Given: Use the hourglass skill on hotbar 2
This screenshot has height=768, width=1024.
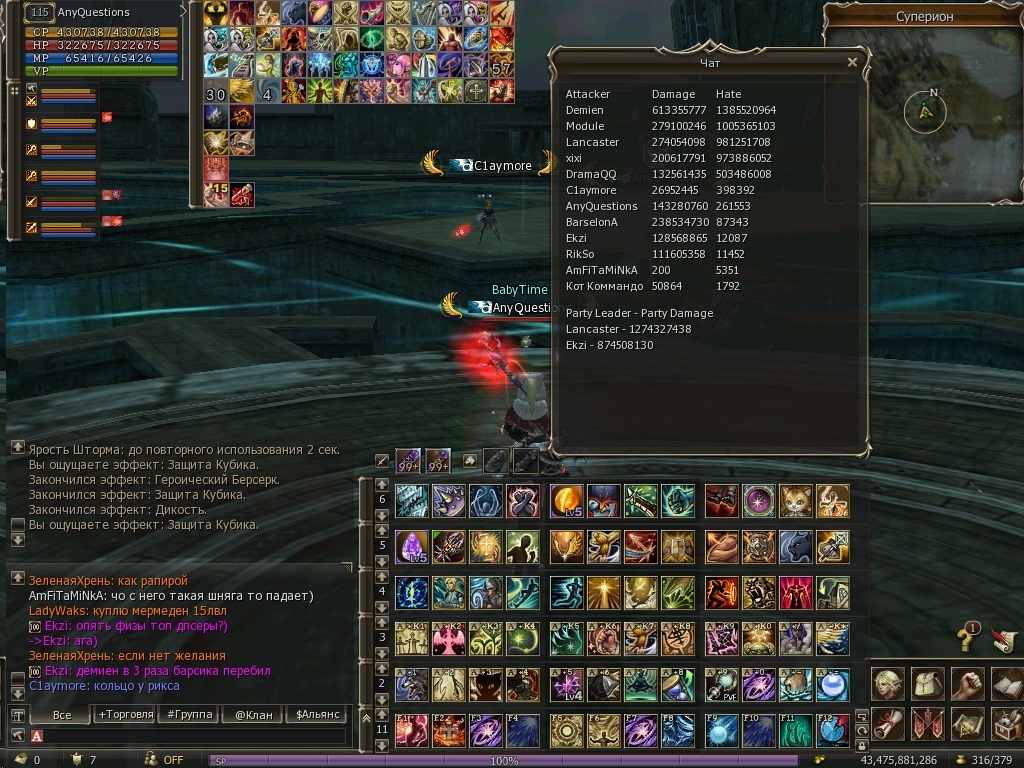Looking at the screenshot, I should click(677, 685).
